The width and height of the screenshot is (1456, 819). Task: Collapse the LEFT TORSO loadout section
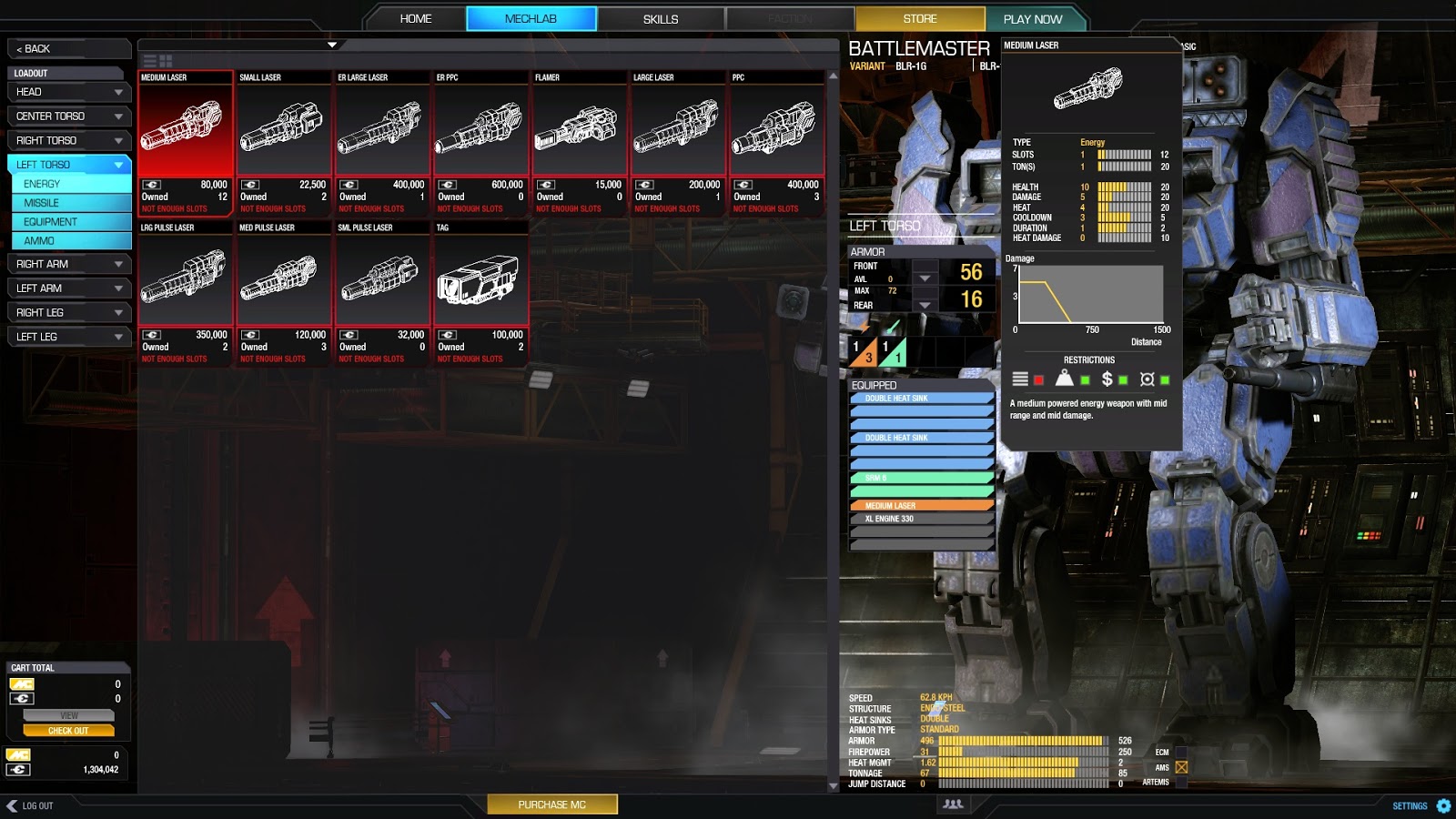click(68, 165)
